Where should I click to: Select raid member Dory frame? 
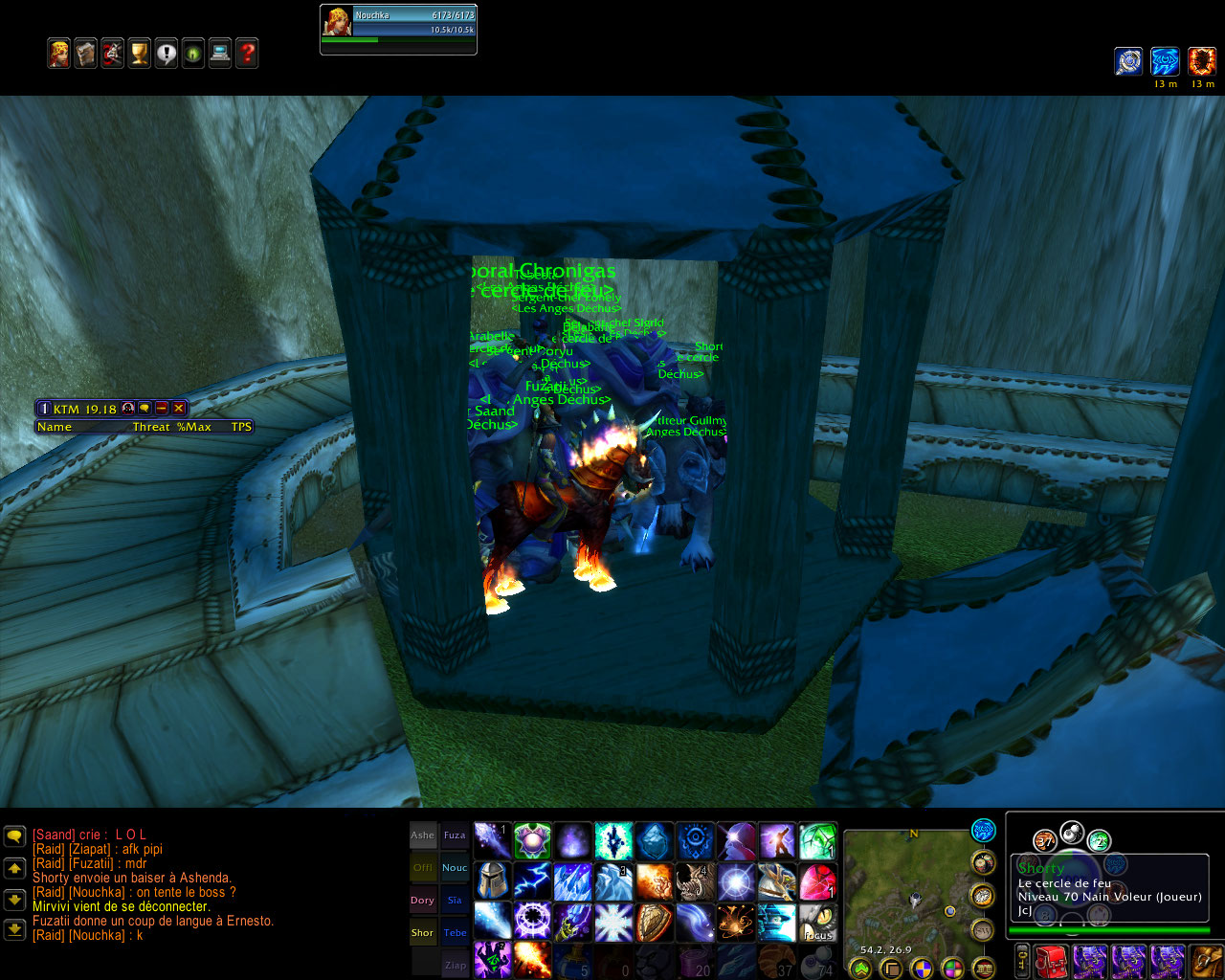(x=423, y=901)
